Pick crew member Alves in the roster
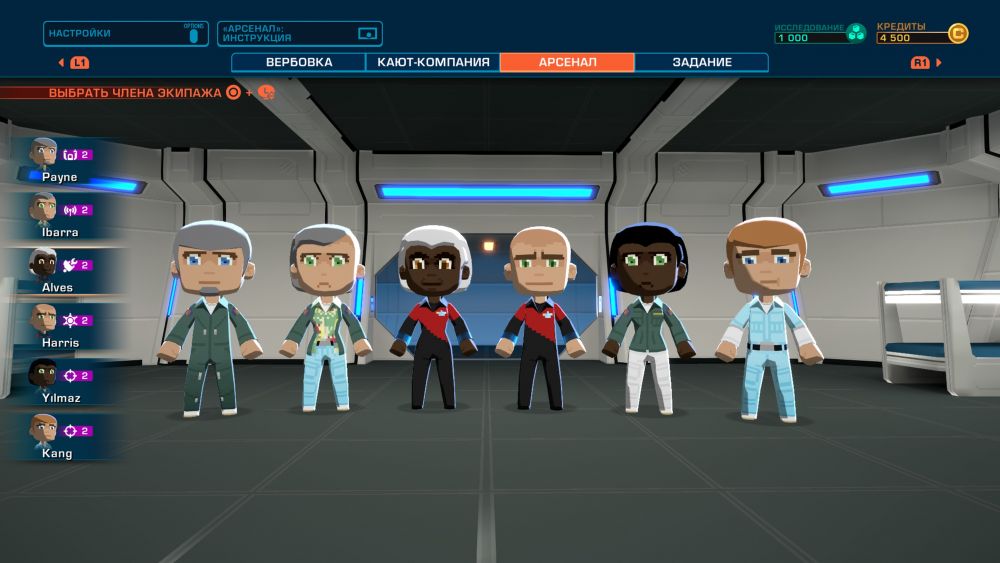 62,271
